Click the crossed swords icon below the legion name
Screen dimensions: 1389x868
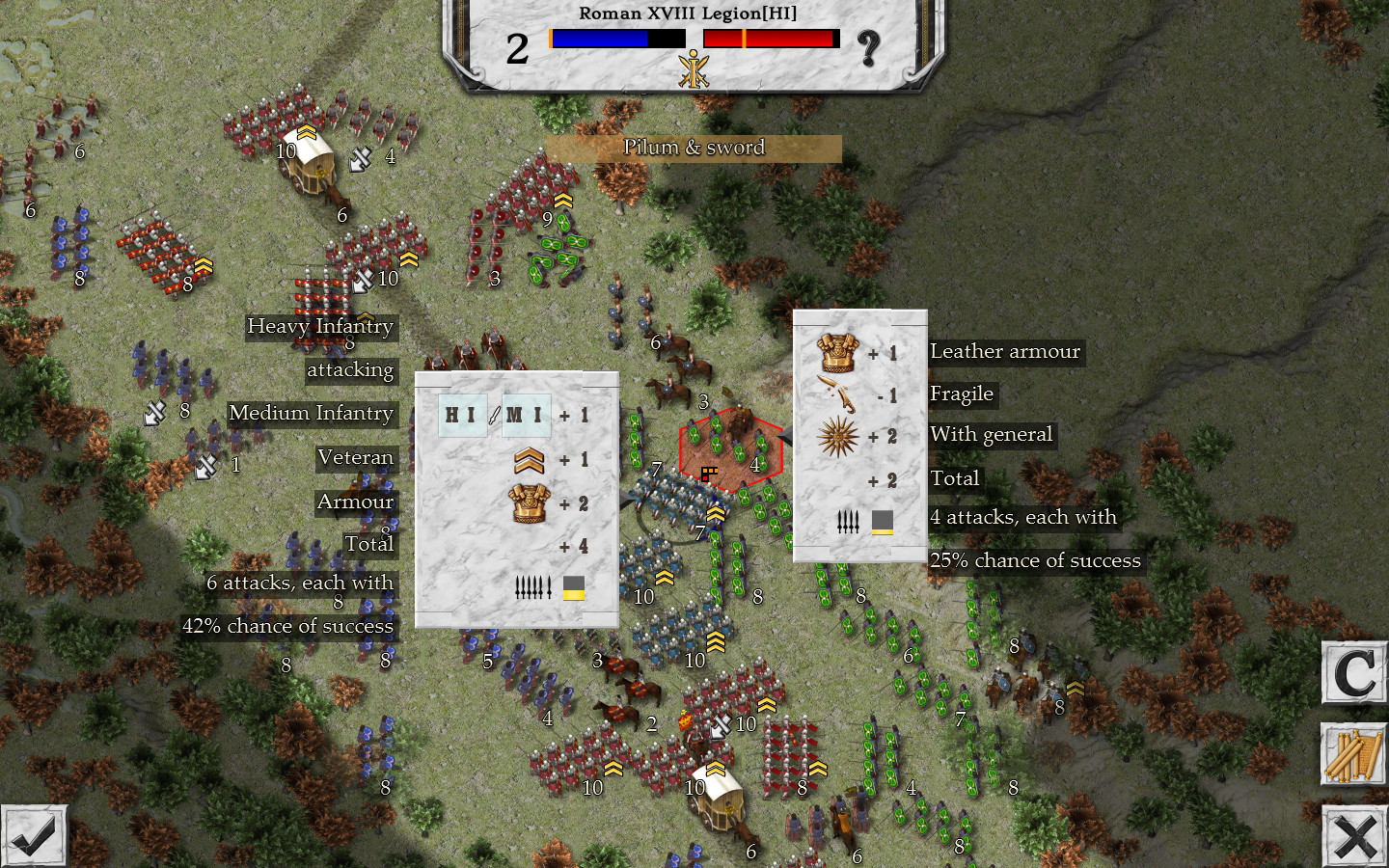tap(694, 70)
